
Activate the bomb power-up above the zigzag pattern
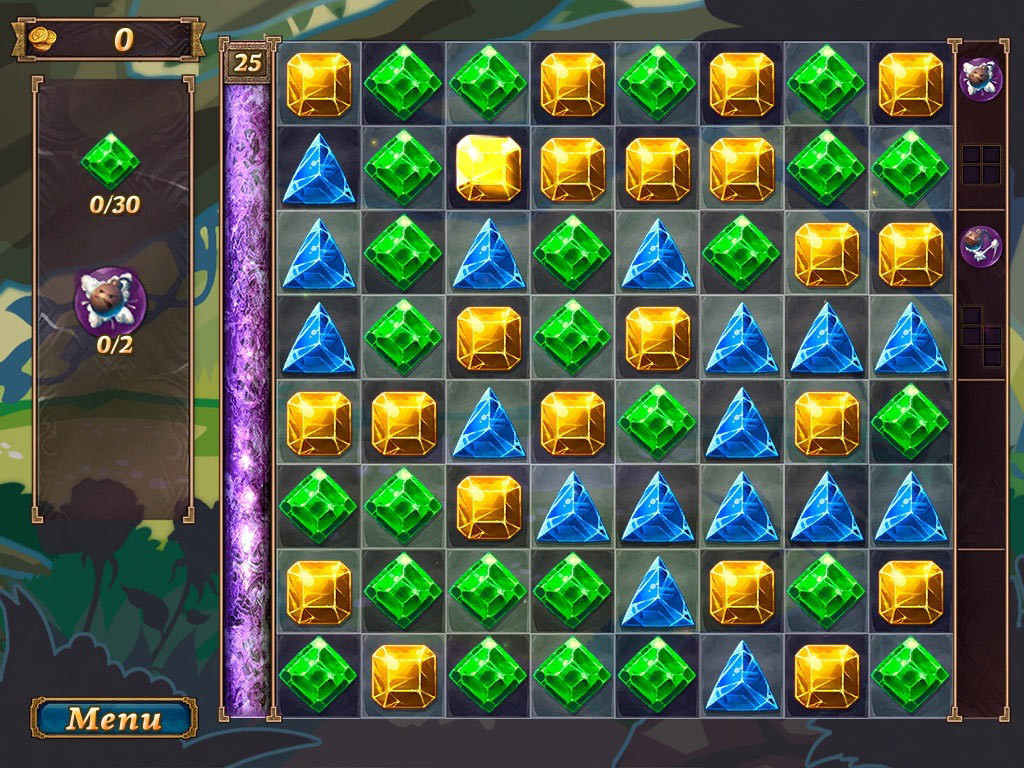(x=980, y=246)
